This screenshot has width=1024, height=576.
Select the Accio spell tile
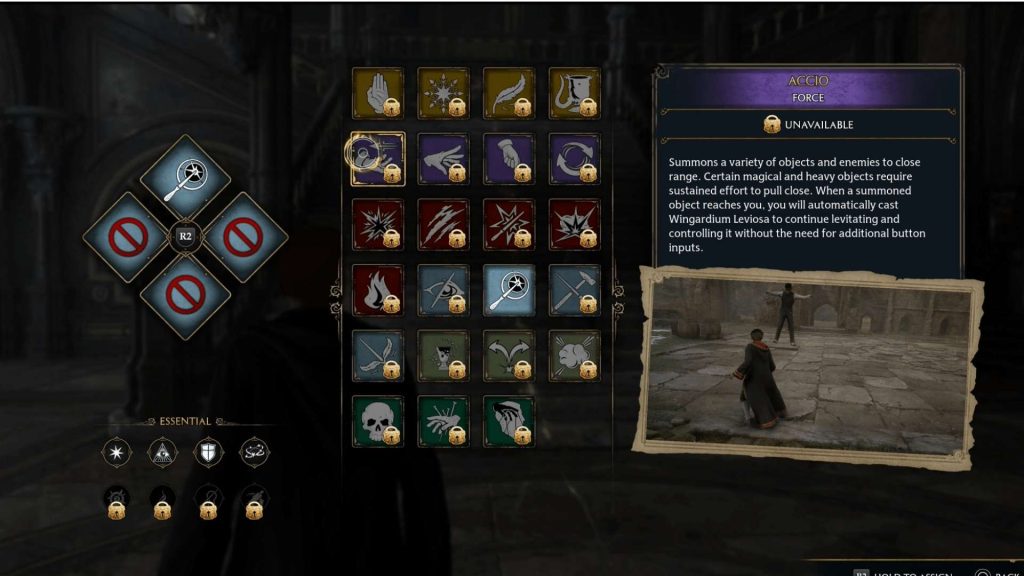pyautogui.click(x=377, y=159)
